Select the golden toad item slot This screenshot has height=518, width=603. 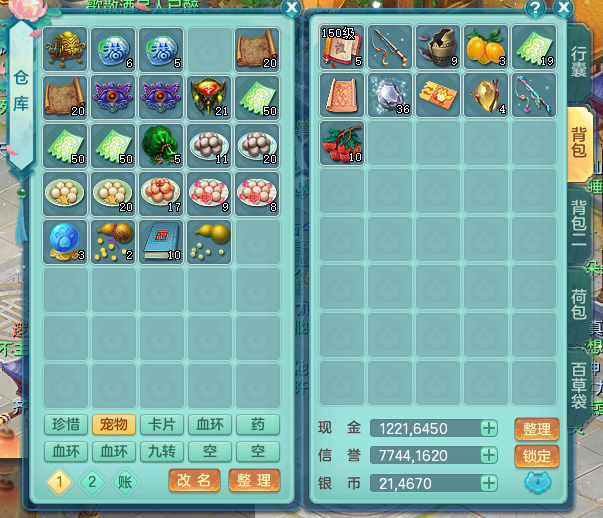(x=65, y=47)
